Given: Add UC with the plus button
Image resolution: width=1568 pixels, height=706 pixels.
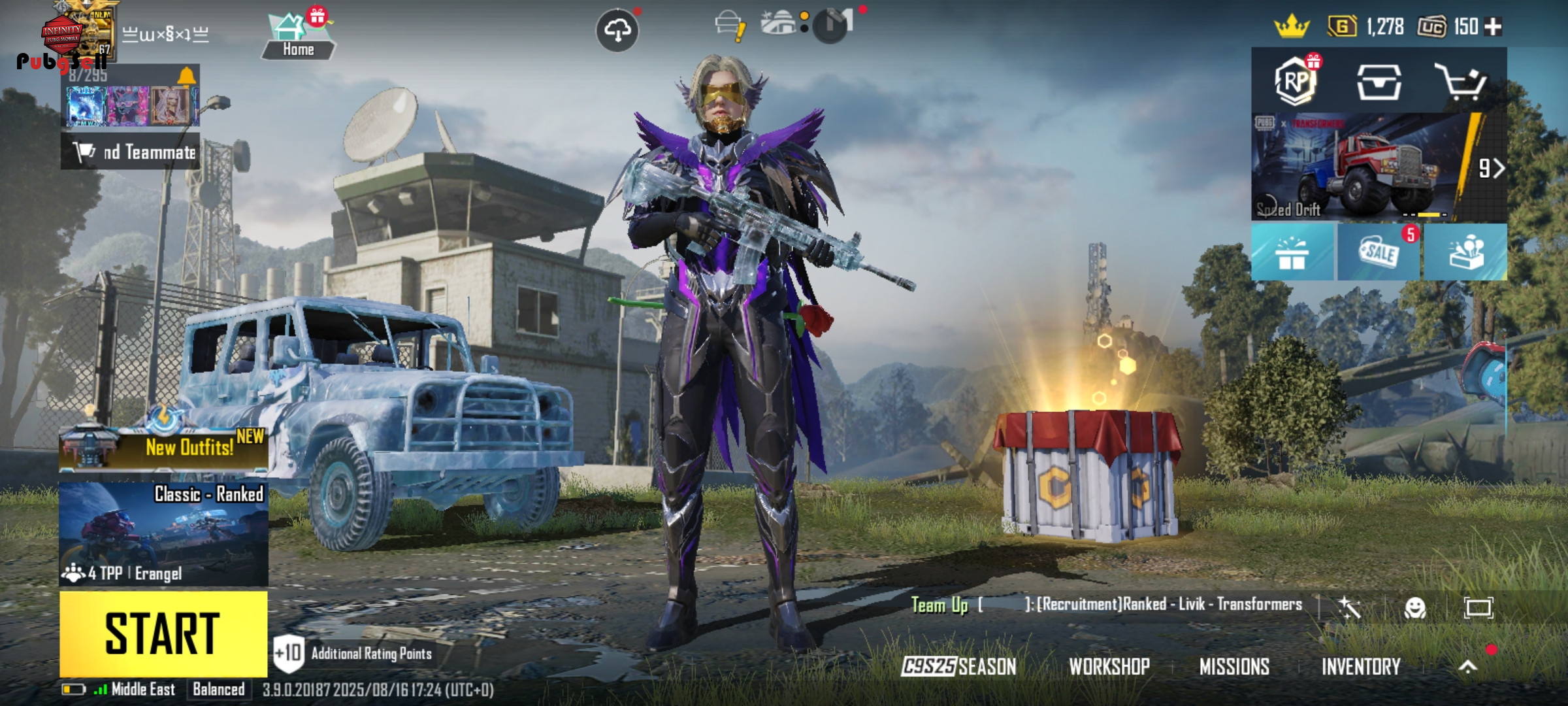Looking at the screenshot, I should click(x=1494, y=27).
